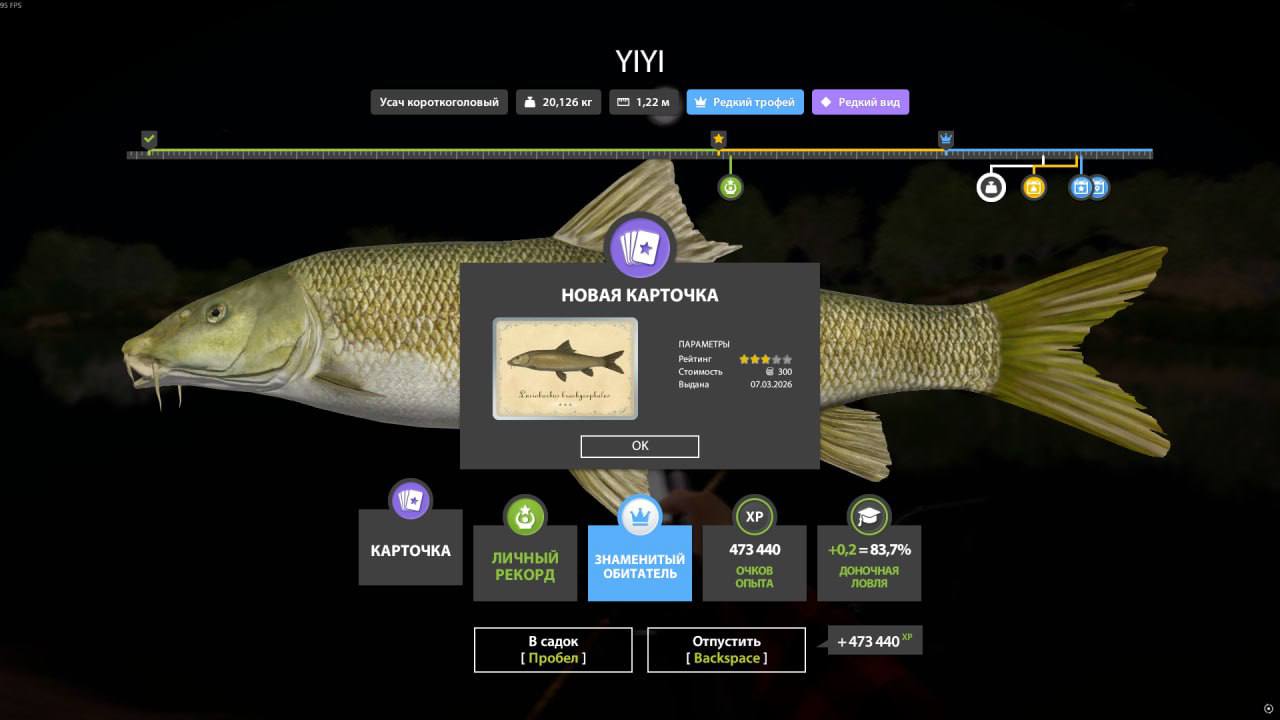Release the fish with Отпустить

tap(726, 649)
